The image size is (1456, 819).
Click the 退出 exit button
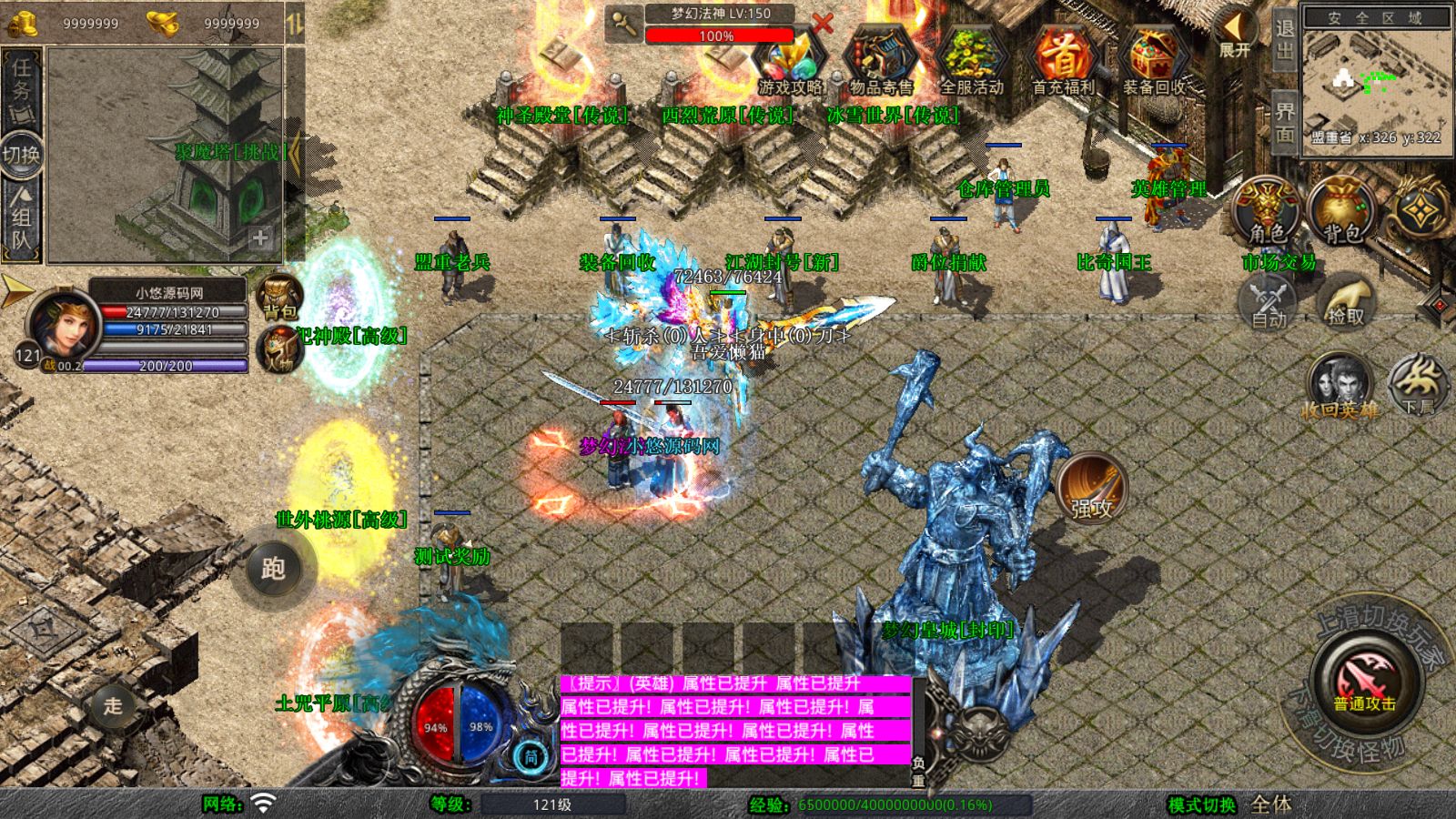pos(1284,38)
